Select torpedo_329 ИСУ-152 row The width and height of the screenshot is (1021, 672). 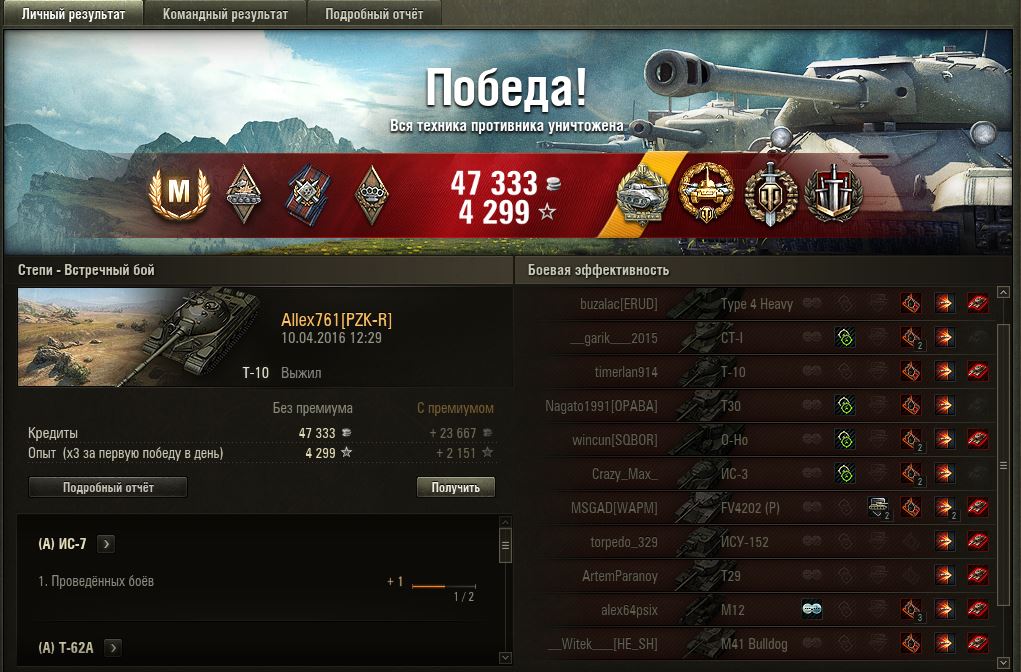pos(700,542)
